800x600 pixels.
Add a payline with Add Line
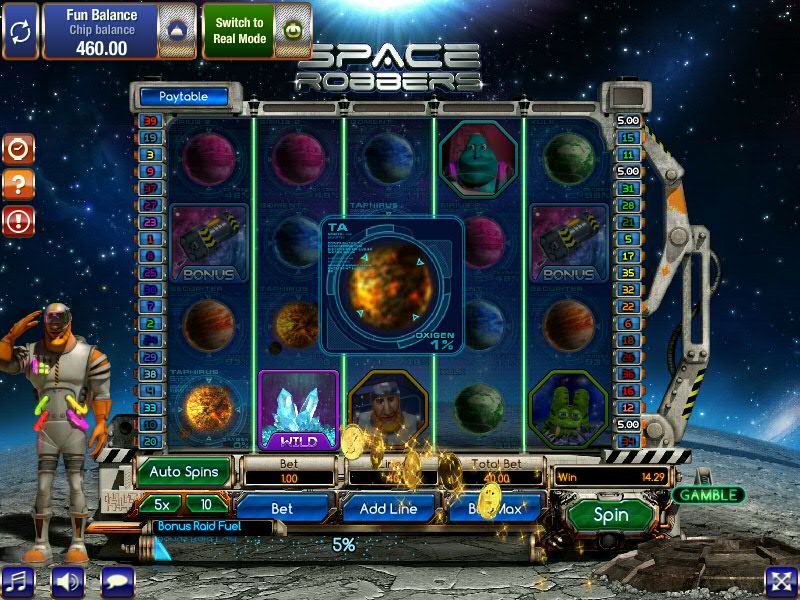(388, 508)
